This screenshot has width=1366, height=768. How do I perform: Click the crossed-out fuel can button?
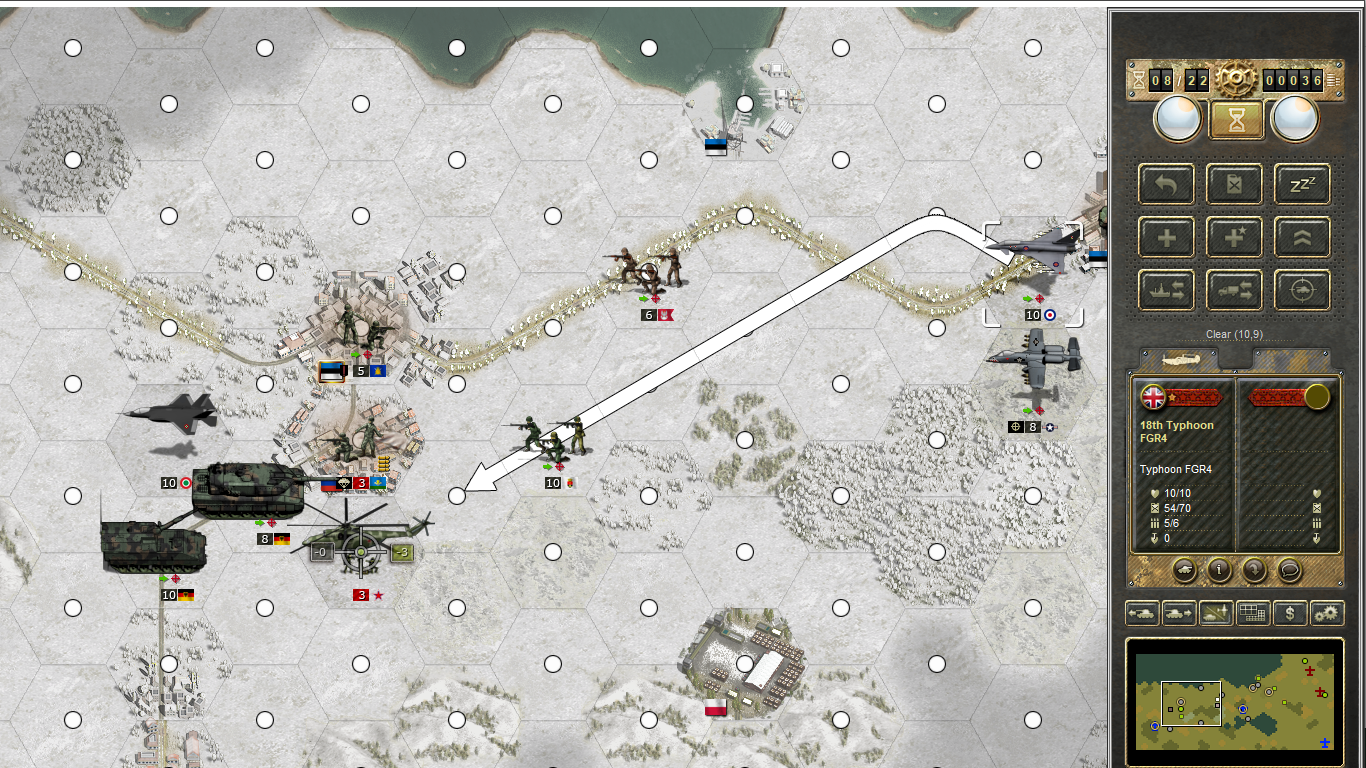tap(1234, 184)
